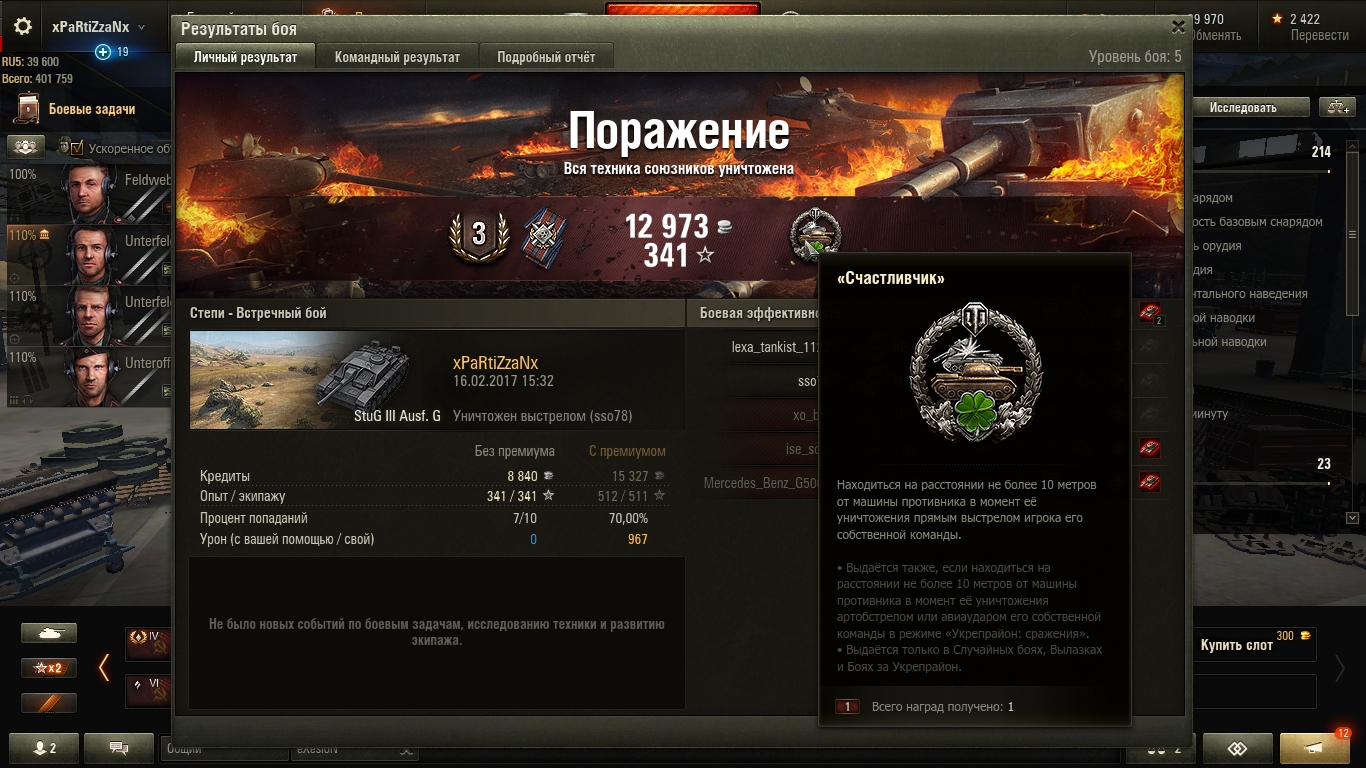Screen dimensions: 1366x768
Task: Toggle the Ускоренное обучение checkbox
Action: [77, 148]
